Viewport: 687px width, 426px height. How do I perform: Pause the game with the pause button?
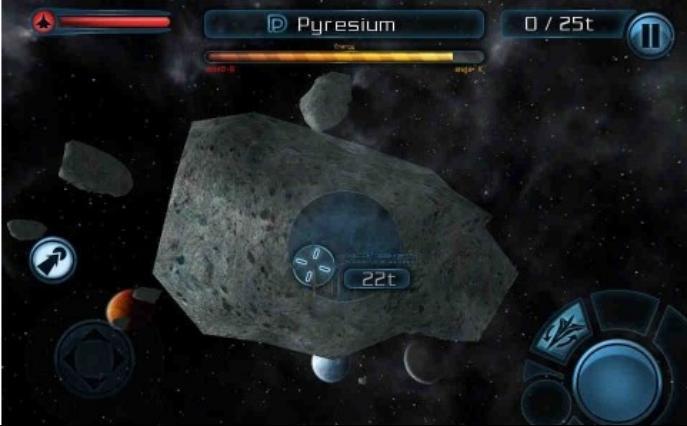650,37
